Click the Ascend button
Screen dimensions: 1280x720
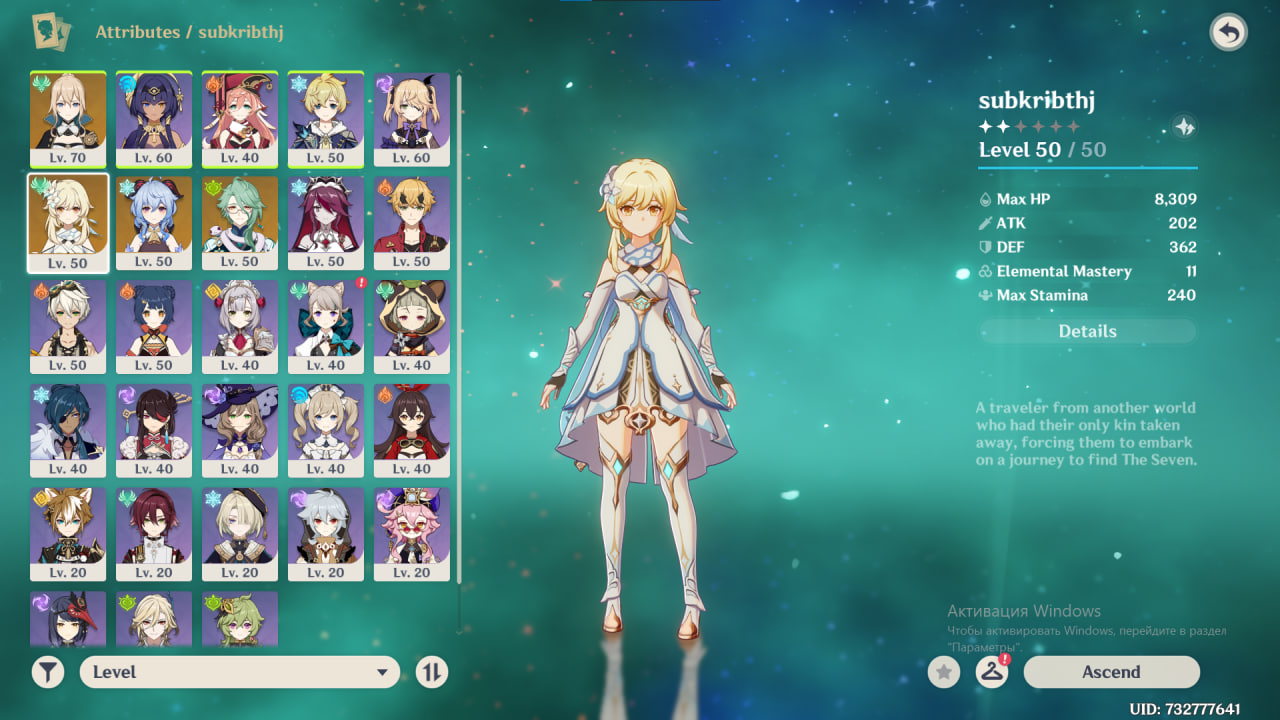pyautogui.click(x=1111, y=672)
